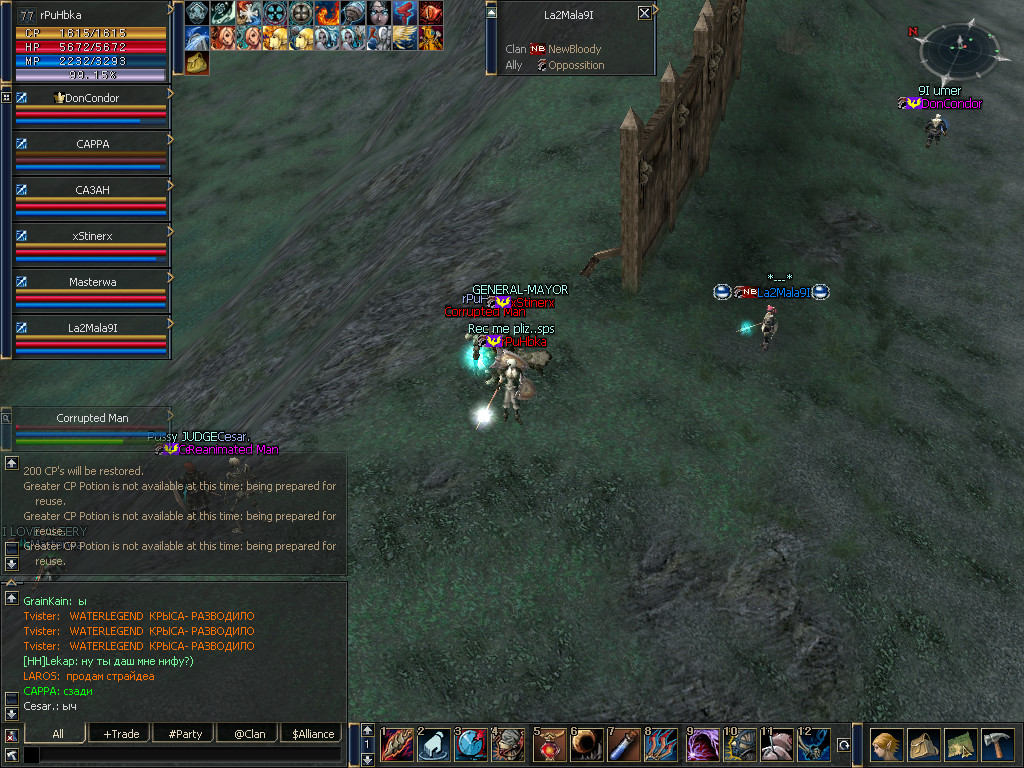Image resolution: width=1024 pixels, height=768 pixels.
Task: Open the inventory bag menu button
Action: tap(923, 746)
